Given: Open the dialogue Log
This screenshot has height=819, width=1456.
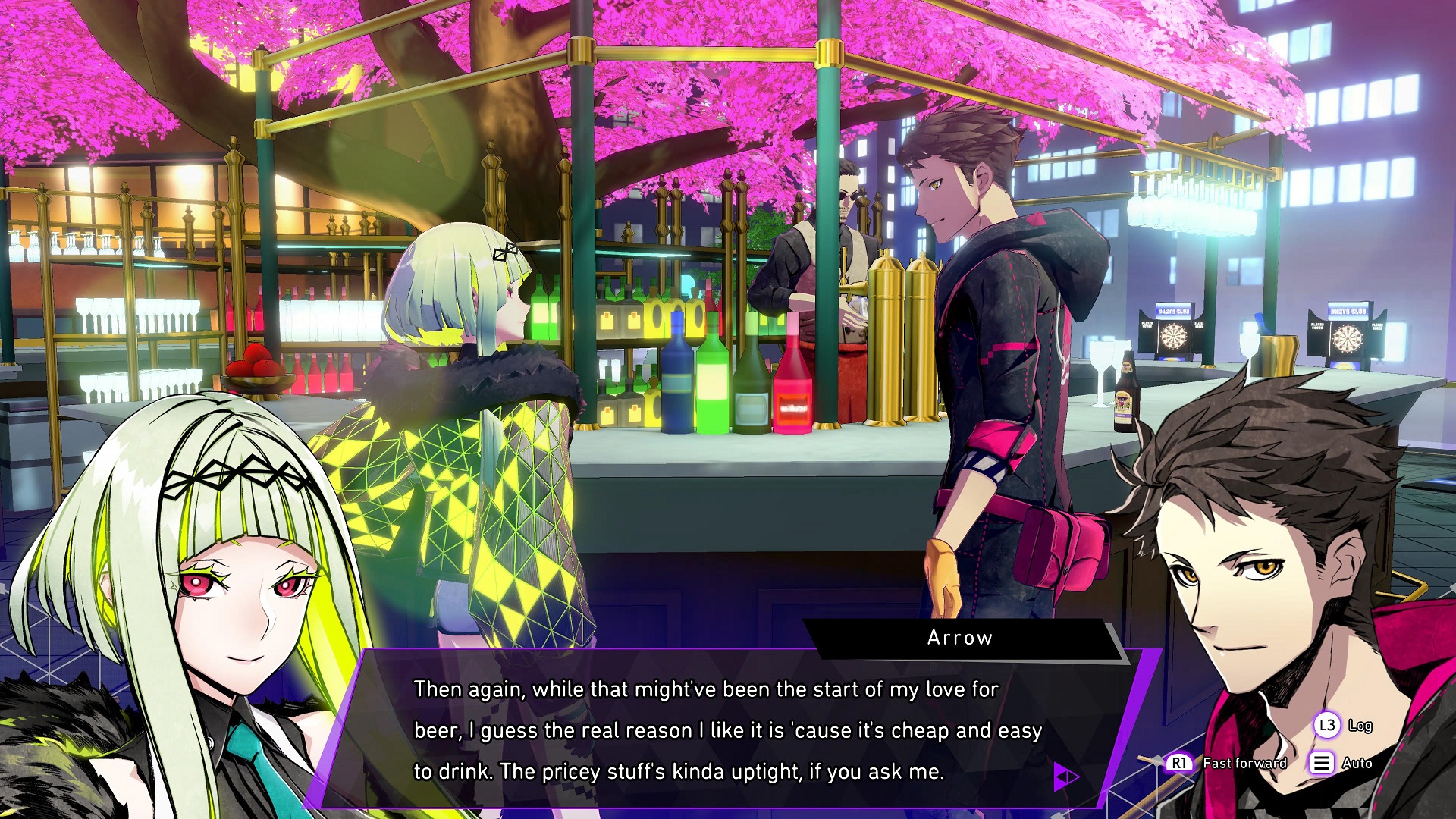Looking at the screenshot, I should (1343, 726).
